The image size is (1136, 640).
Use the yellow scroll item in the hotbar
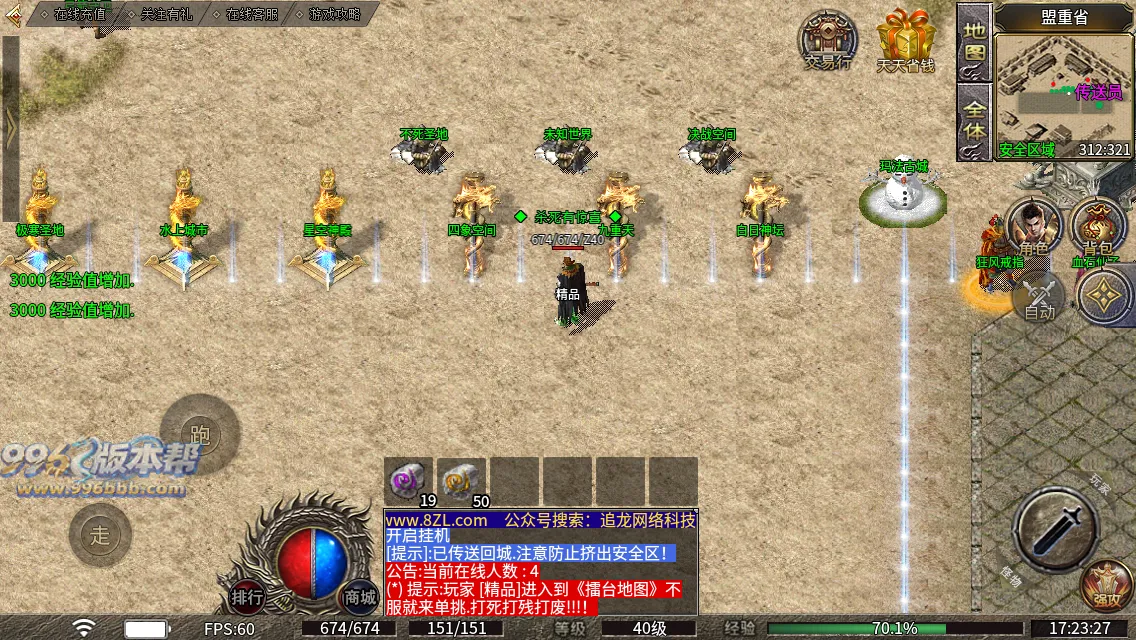(461, 480)
